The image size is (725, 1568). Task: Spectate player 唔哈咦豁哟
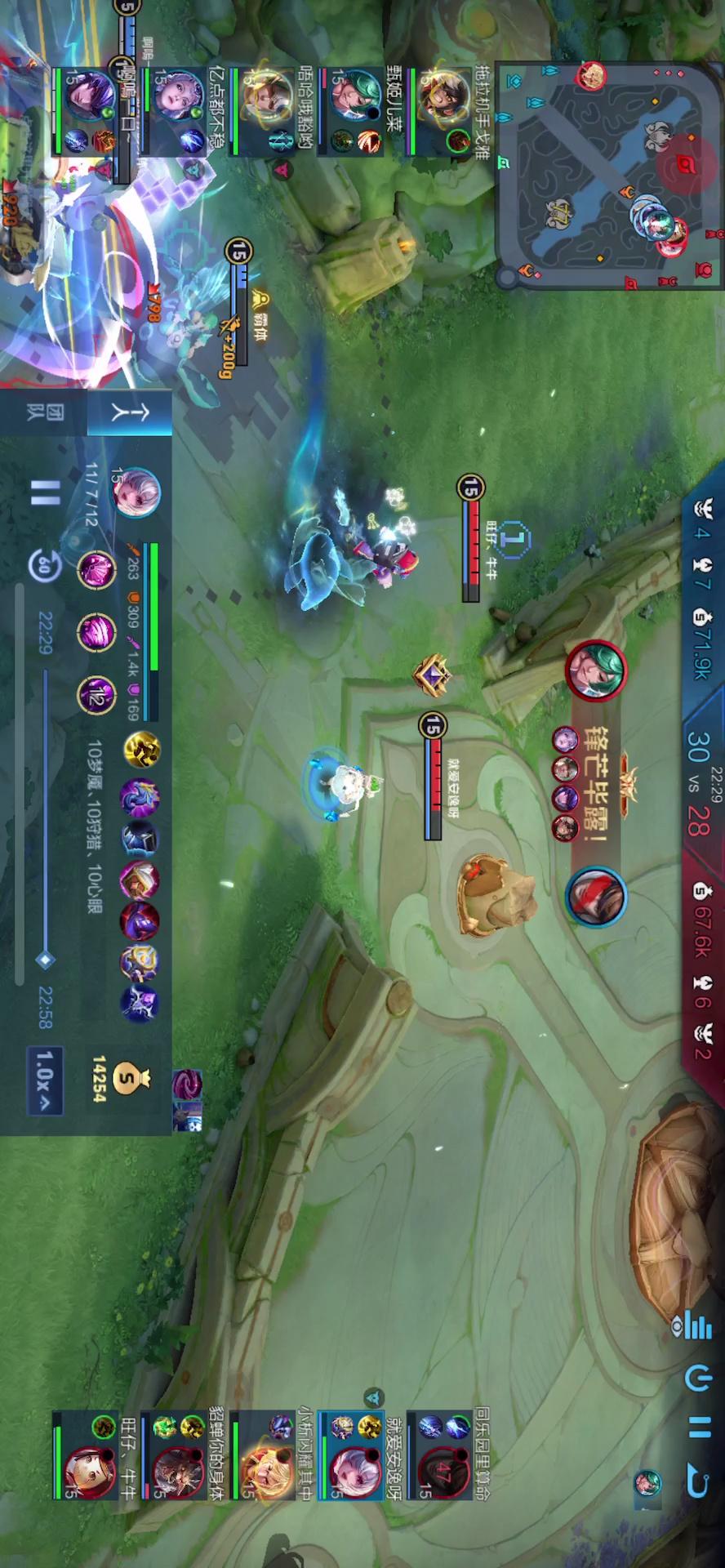click(269, 111)
